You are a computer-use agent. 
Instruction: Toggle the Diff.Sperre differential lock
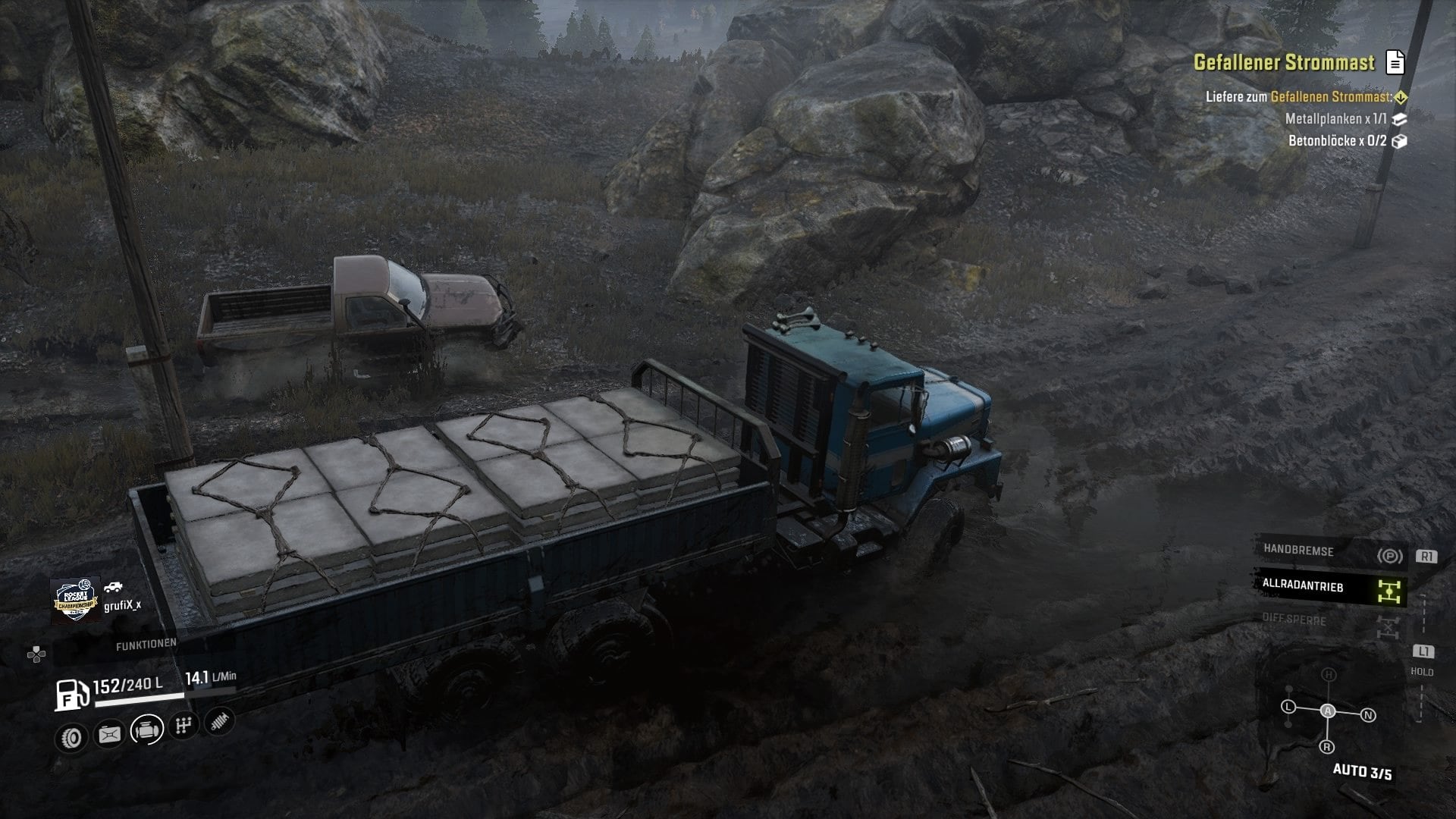click(1331, 622)
